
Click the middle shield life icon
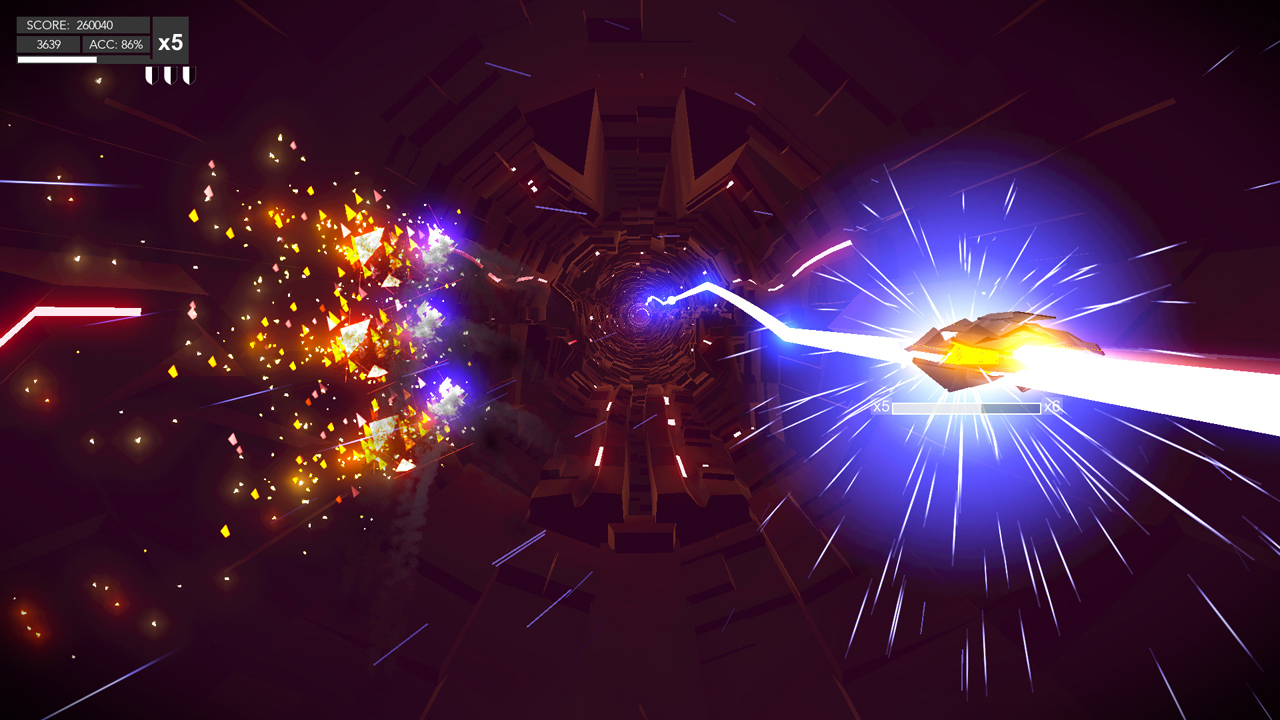point(170,75)
